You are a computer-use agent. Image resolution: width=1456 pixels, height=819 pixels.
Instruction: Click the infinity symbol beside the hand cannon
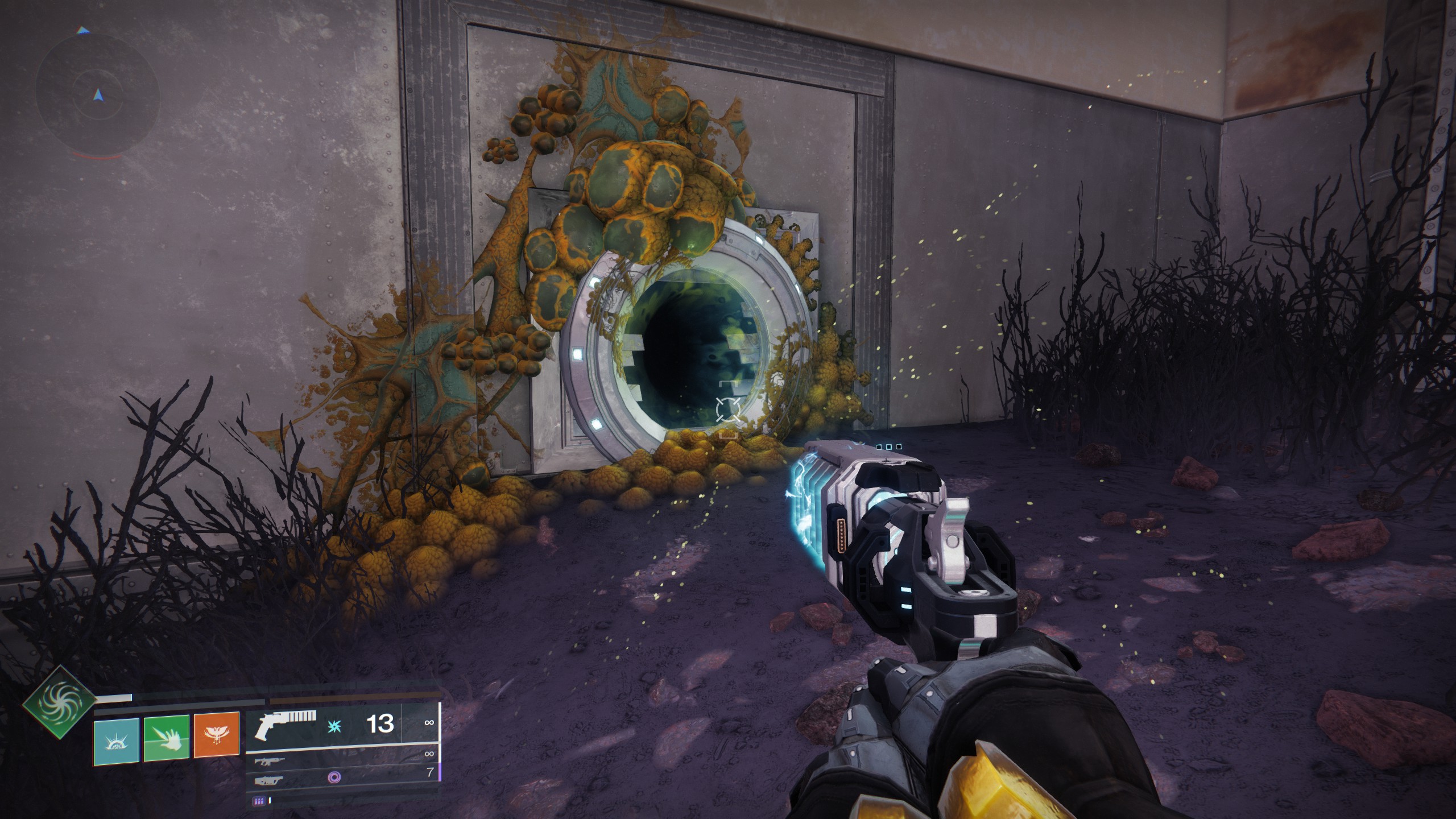429,723
